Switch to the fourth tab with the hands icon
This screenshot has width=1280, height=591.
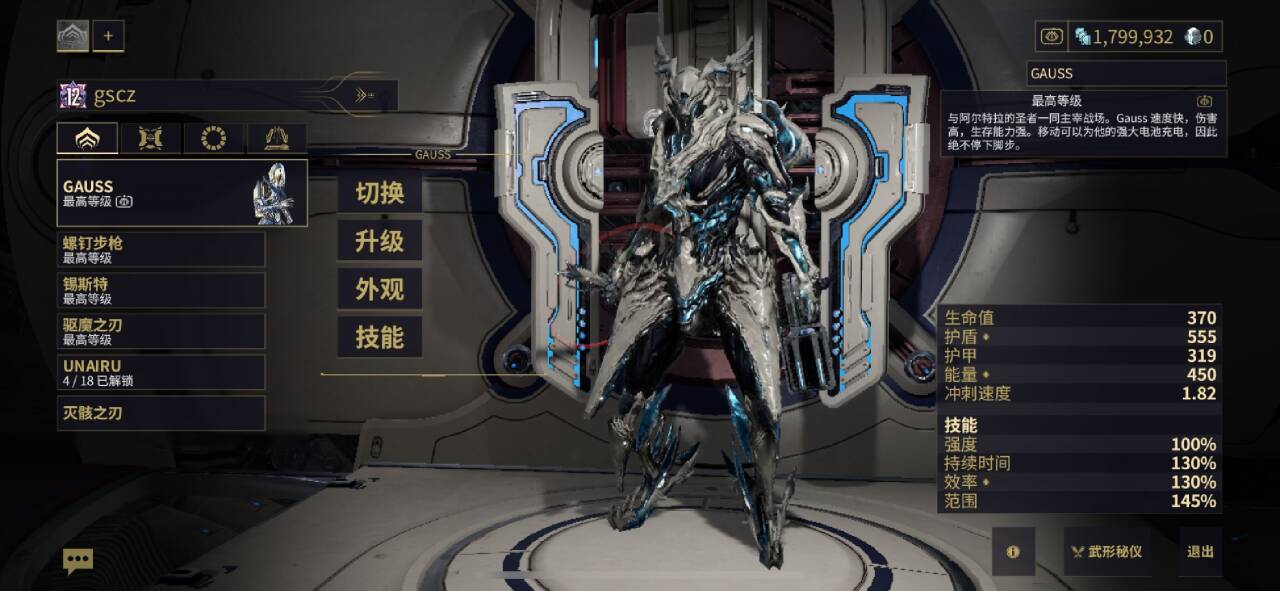coord(276,138)
